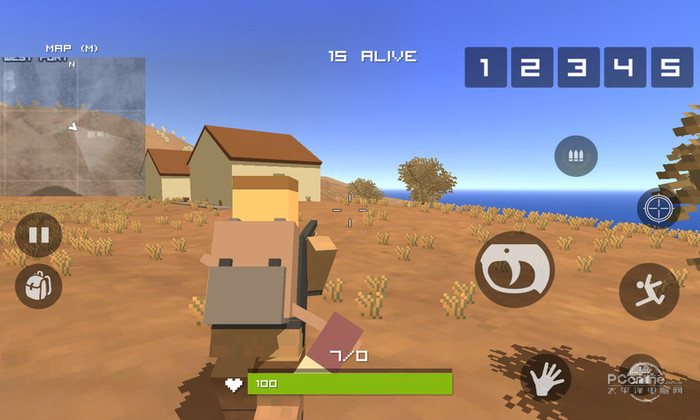Fire the weapon with the large bullet button
The height and width of the screenshot is (420, 700).
(x=514, y=268)
